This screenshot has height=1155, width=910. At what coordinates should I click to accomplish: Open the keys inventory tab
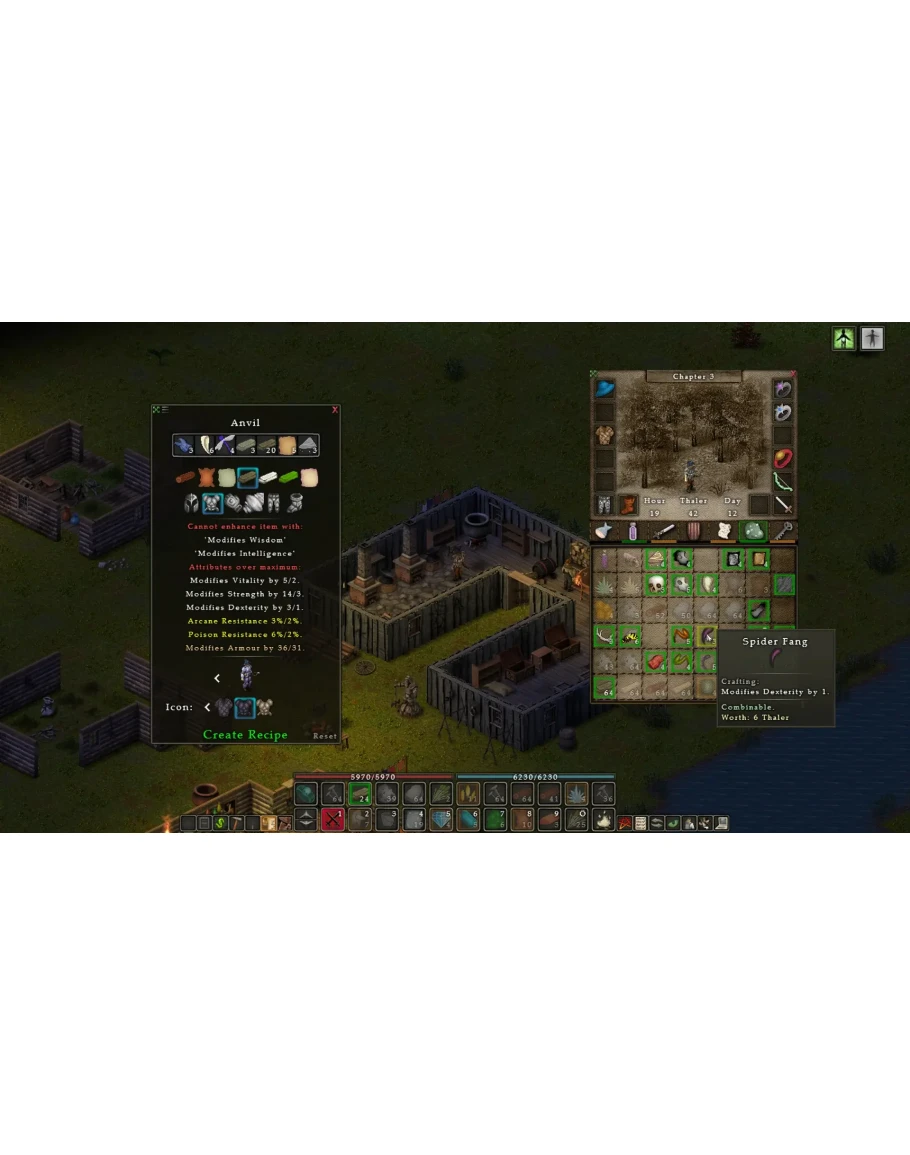782,532
